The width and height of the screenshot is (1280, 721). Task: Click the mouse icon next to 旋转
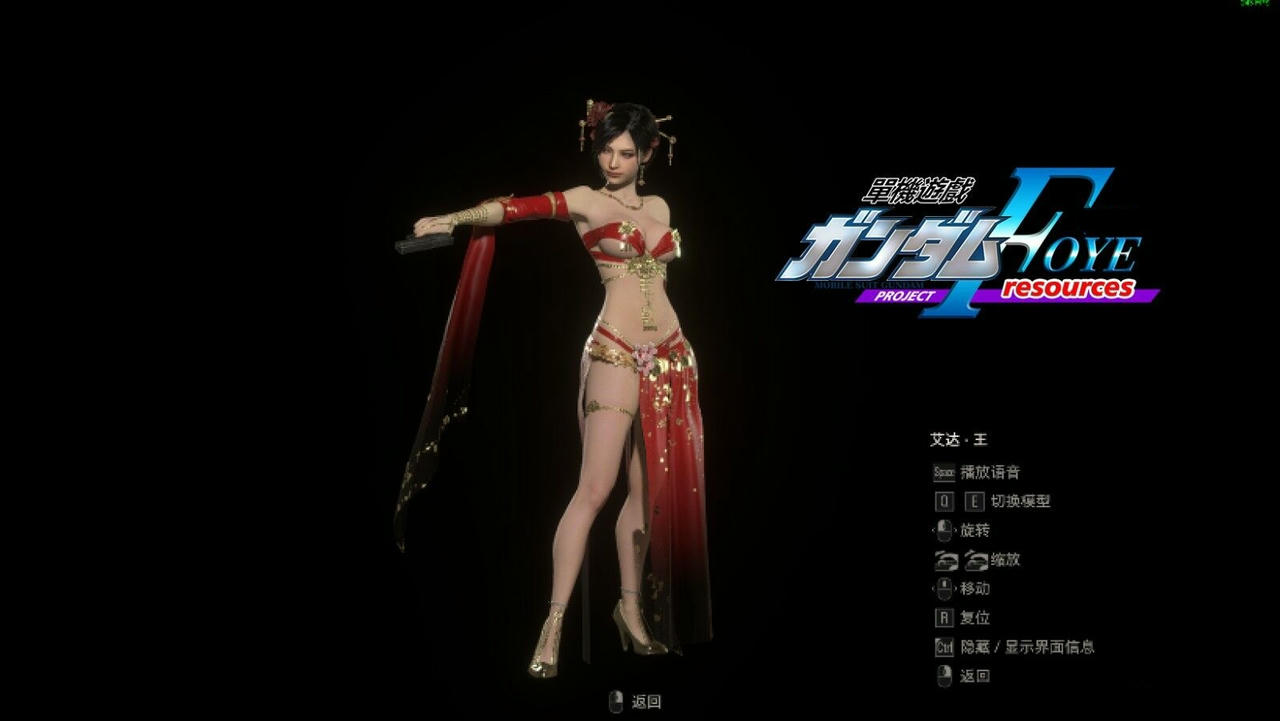(943, 530)
